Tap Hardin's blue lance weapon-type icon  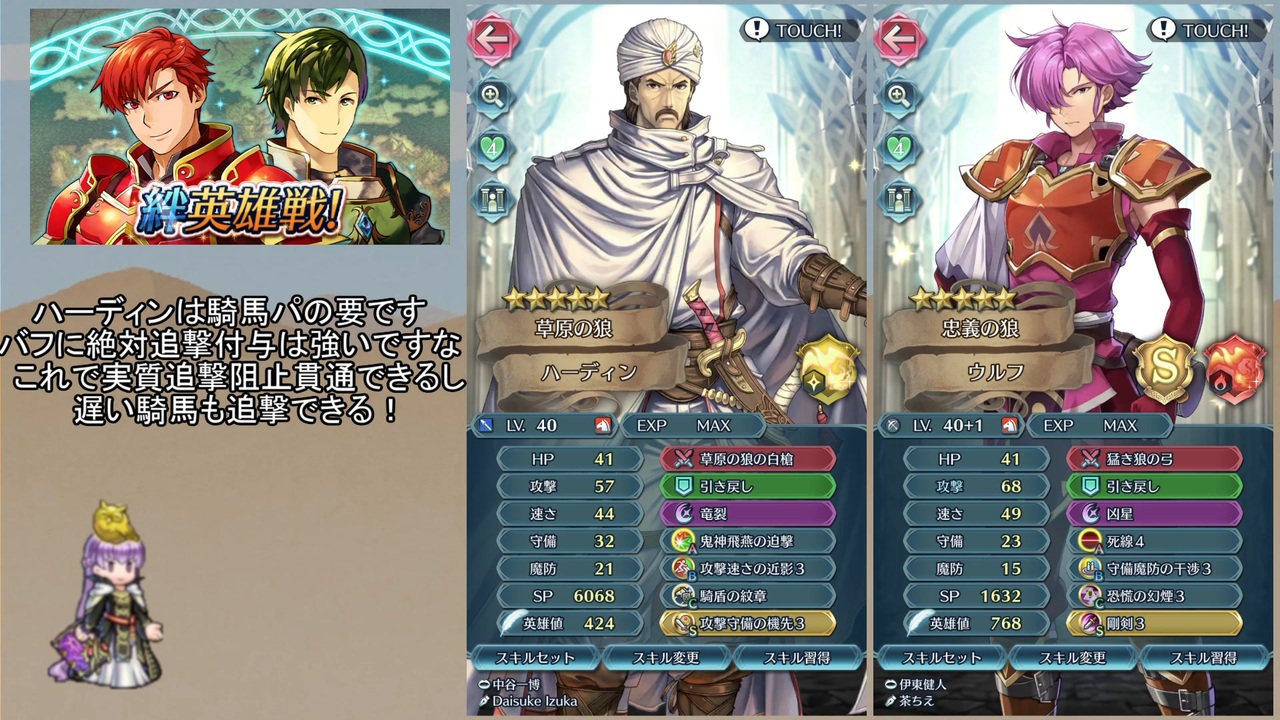tap(487, 425)
